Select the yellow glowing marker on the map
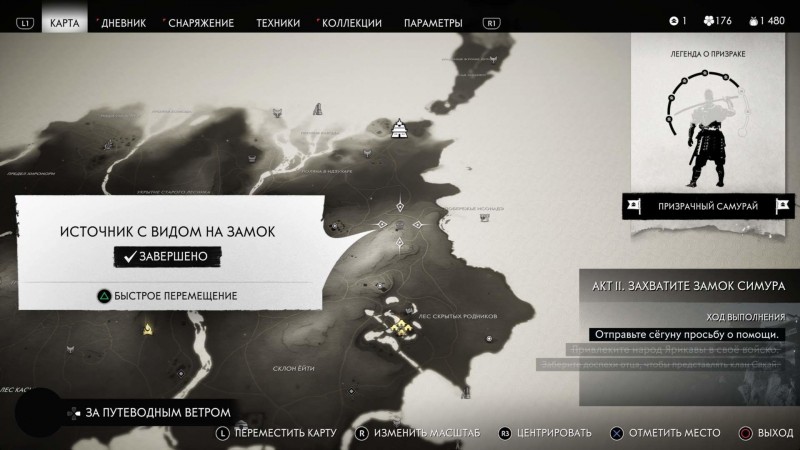800x450 pixels. pos(148,327)
